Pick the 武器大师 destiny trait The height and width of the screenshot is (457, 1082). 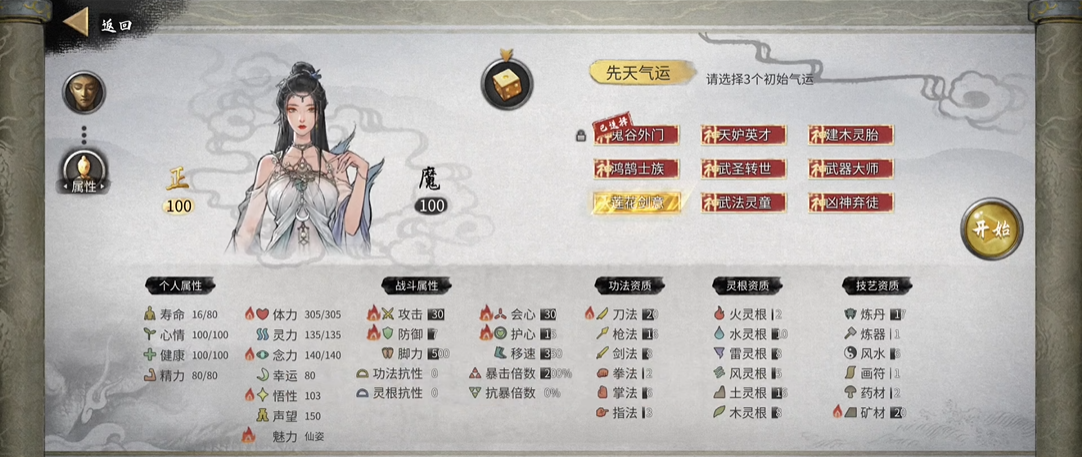coord(851,169)
